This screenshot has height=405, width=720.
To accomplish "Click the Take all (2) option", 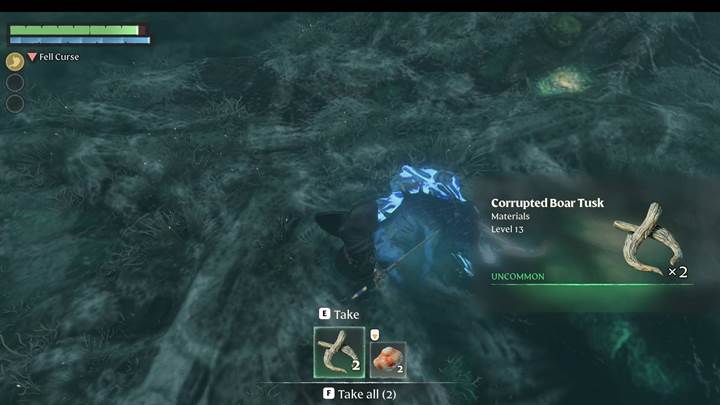I will (x=361, y=394).
